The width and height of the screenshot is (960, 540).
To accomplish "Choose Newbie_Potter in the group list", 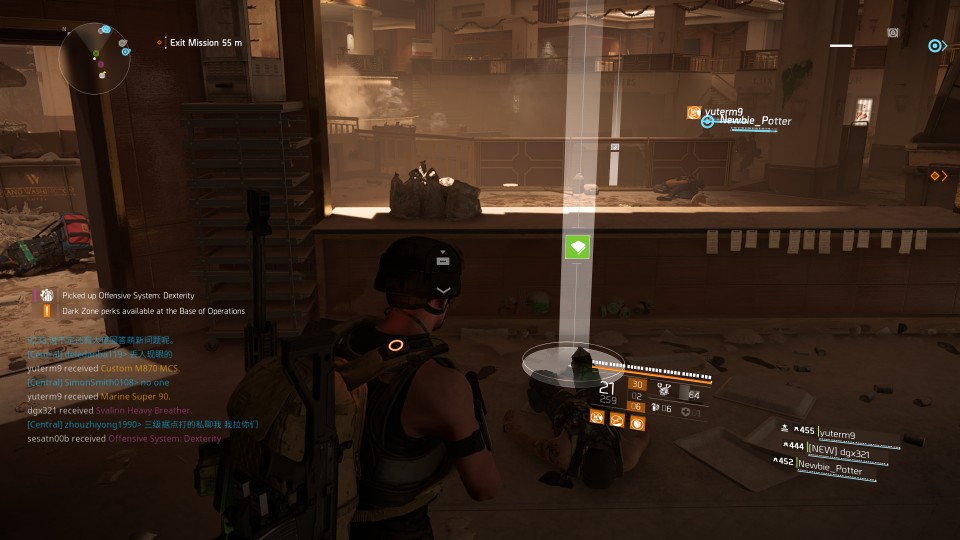I will click(828, 469).
